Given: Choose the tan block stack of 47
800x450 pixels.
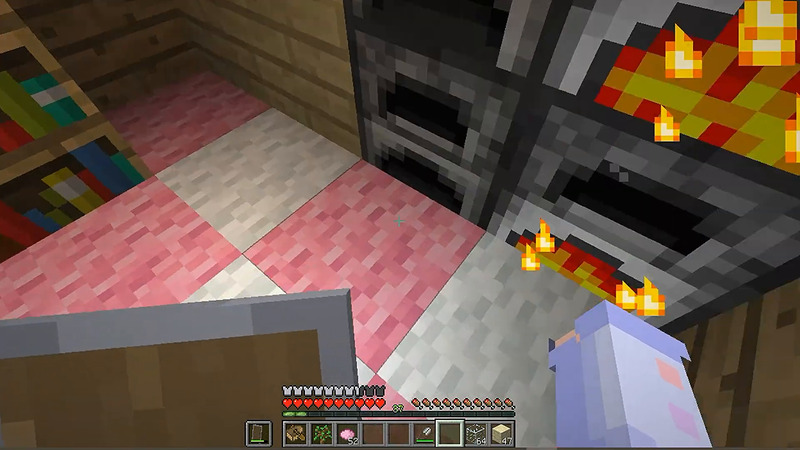Looking at the screenshot, I should (501, 433).
